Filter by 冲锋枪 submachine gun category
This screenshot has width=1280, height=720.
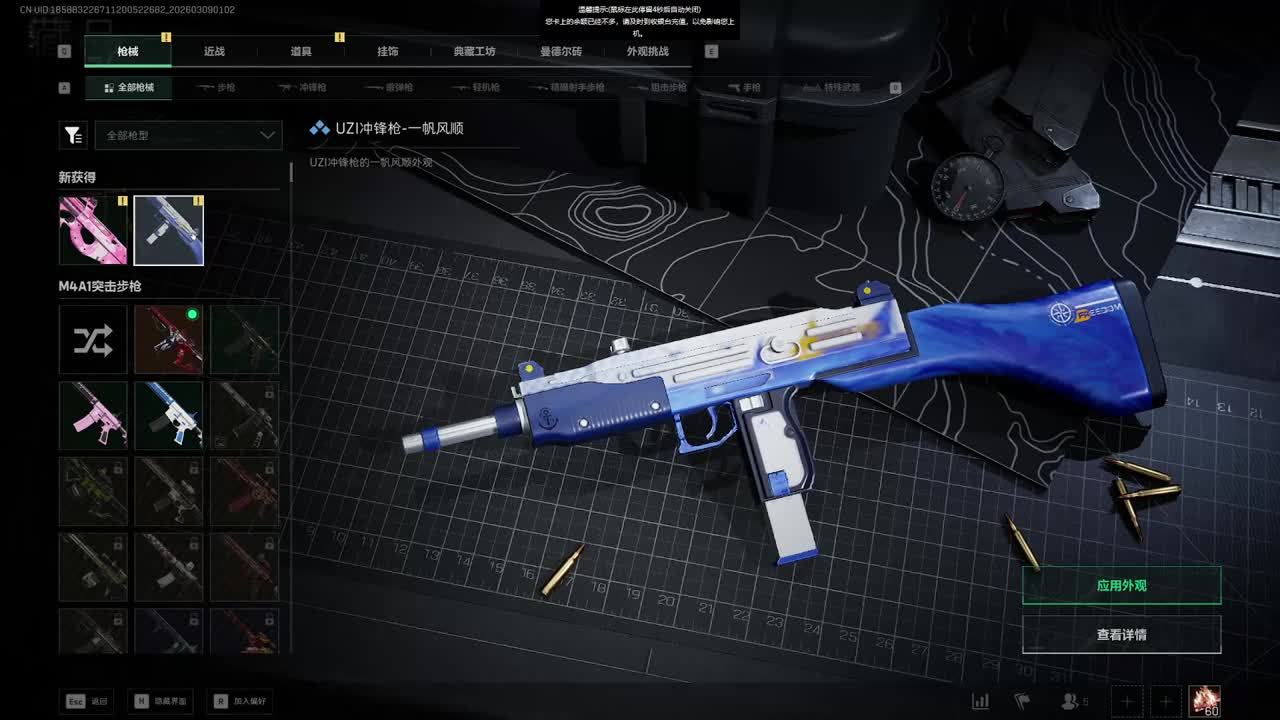(303, 88)
